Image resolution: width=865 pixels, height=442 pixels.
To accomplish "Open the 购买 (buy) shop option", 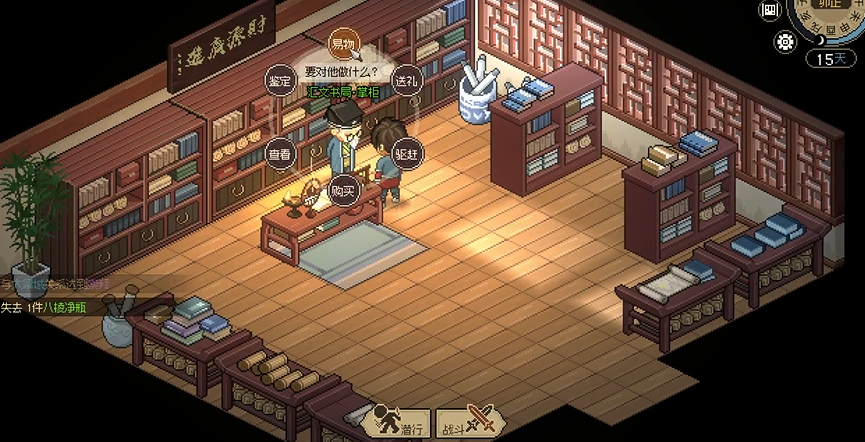I will [343, 190].
